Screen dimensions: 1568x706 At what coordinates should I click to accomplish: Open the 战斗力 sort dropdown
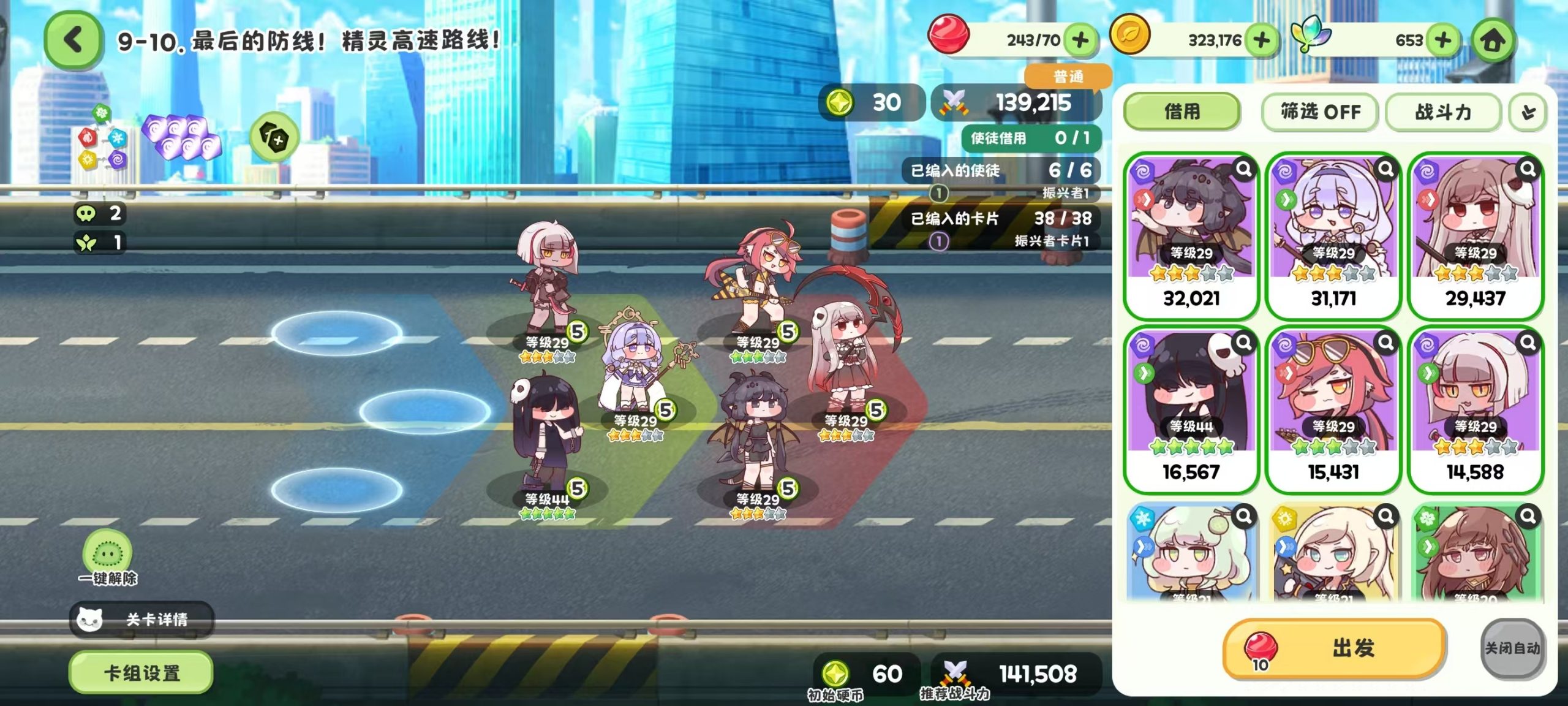[x=1443, y=112]
